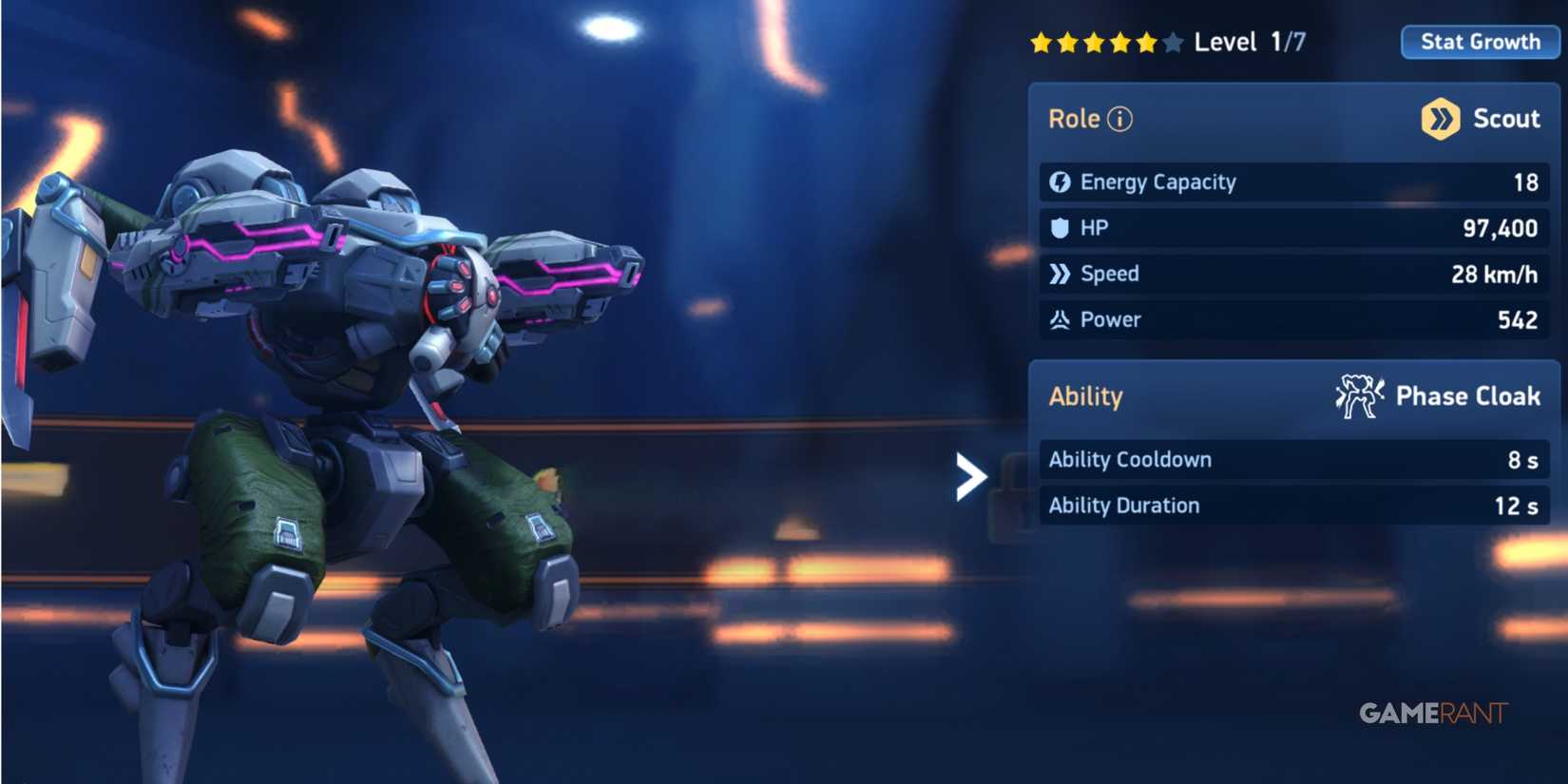Image resolution: width=1568 pixels, height=784 pixels.
Task: Click the Phase Cloak ability icon
Action: (1359, 395)
